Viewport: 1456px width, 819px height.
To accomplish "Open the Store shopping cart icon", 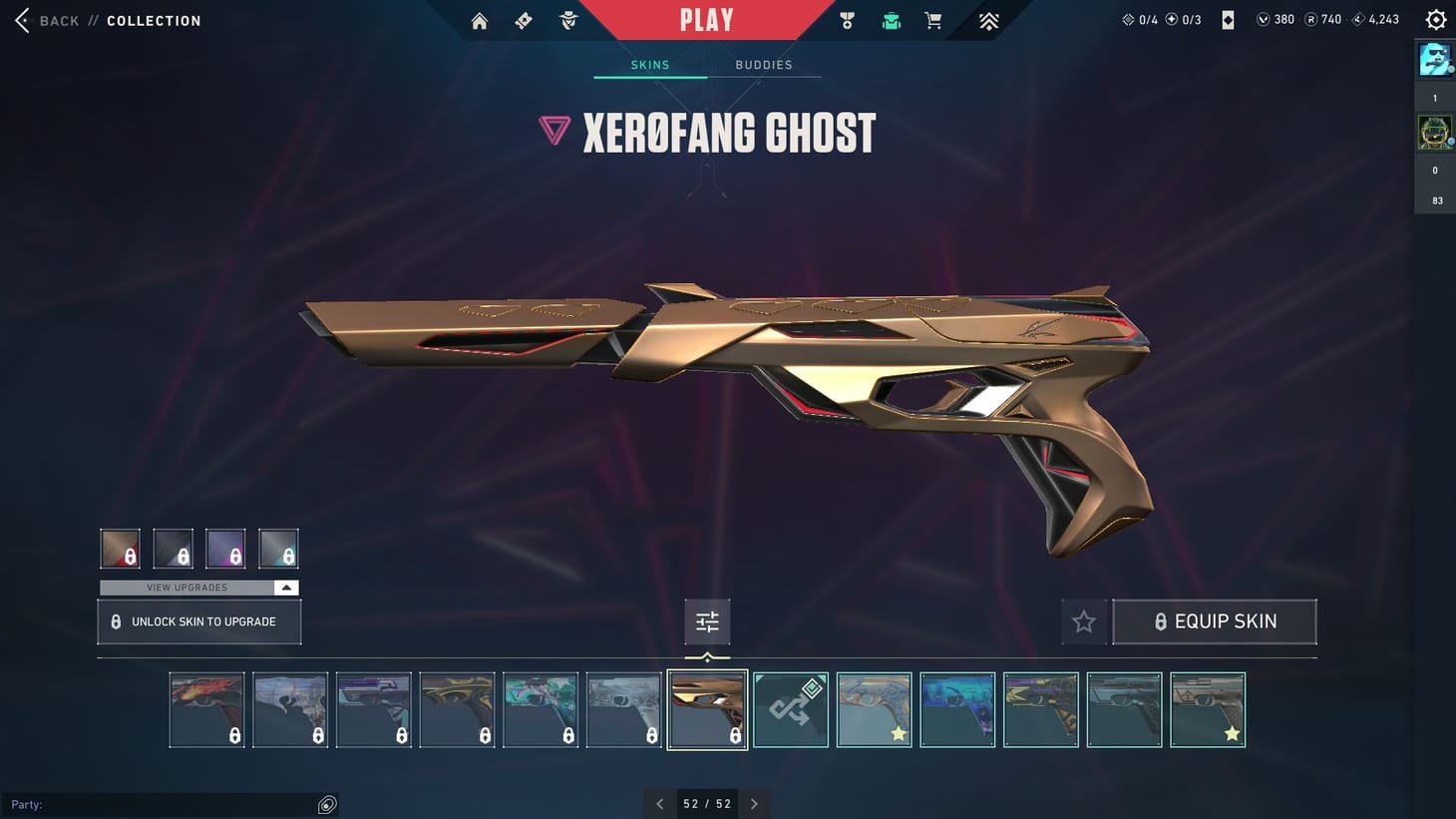I will click(931, 20).
